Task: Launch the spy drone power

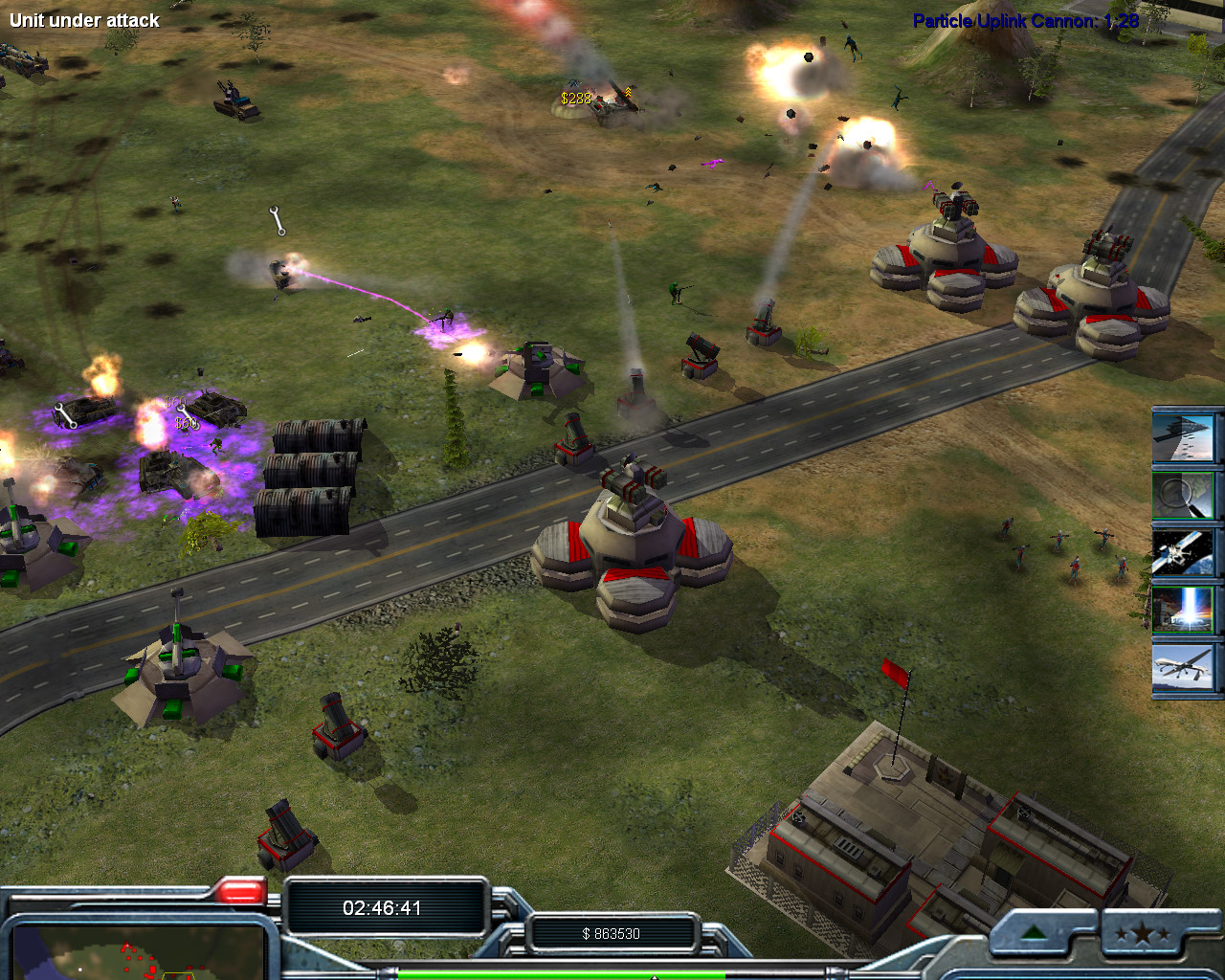Action: click(1185, 667)
